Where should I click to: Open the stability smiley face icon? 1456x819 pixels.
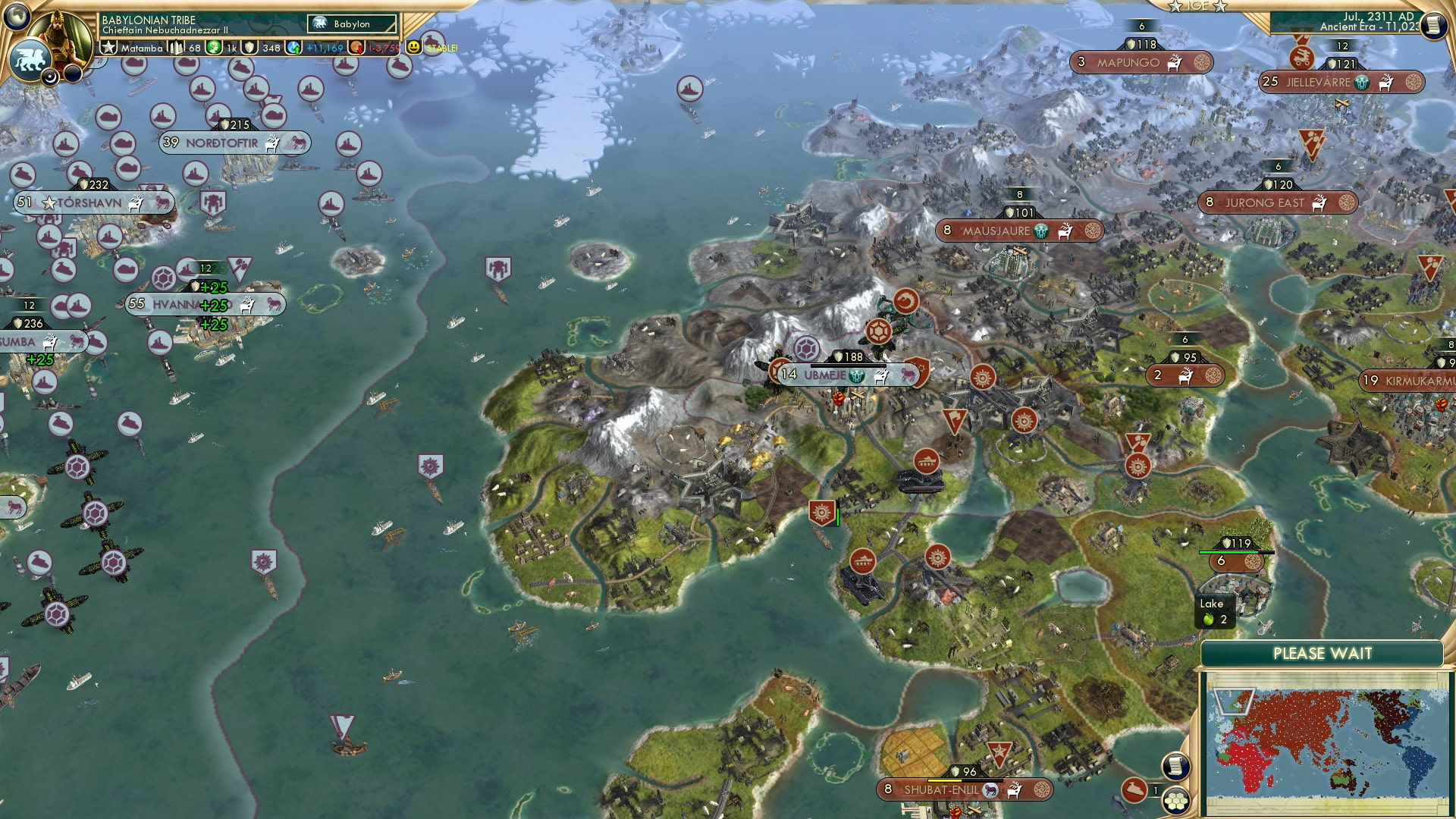413,47
